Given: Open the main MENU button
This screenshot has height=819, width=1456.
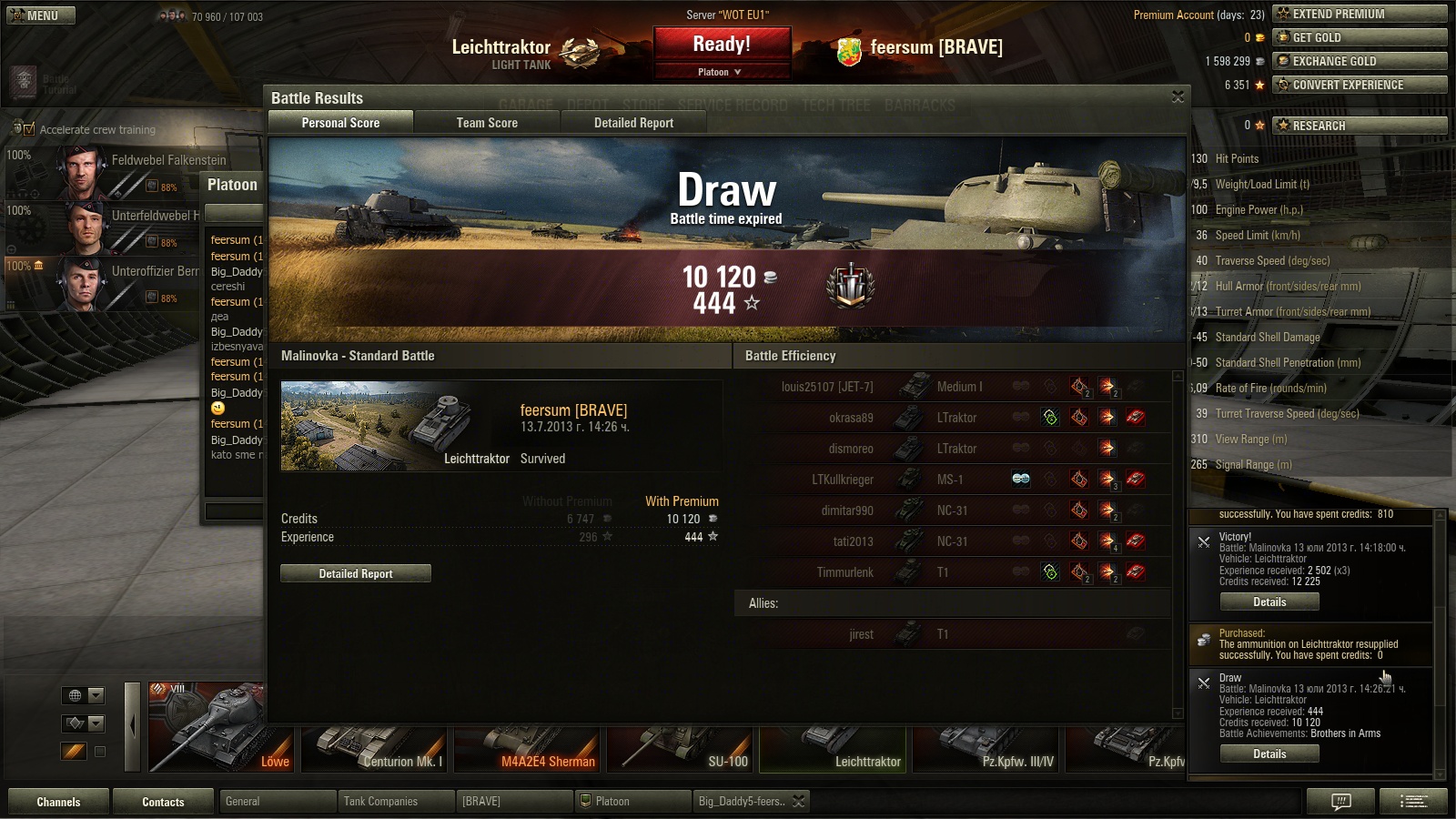Looking at the screenshot, I should coord(41,15).
